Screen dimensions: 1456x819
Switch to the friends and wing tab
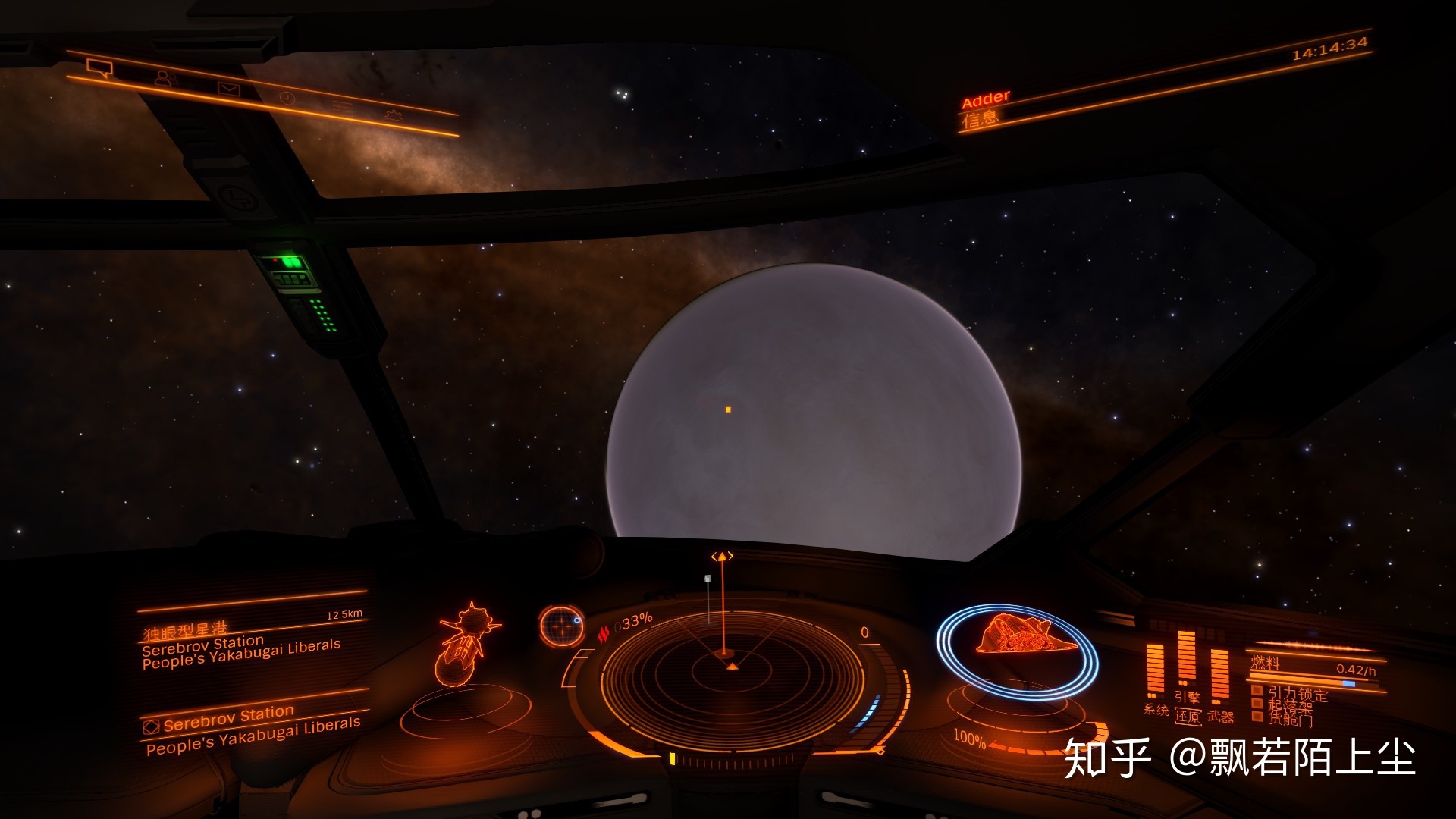(x=163, y=78)
